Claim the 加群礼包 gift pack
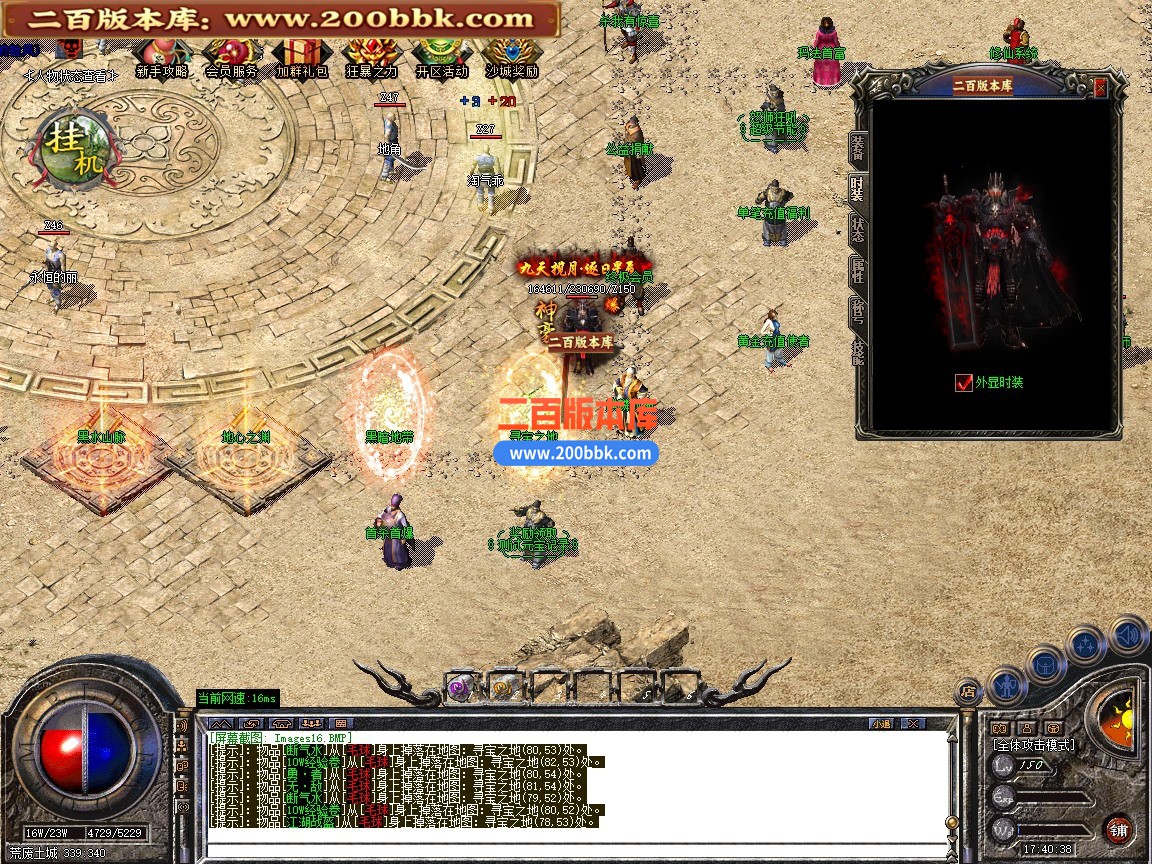1152x864 pixels. pyautogui.click(x=302, y=58)
